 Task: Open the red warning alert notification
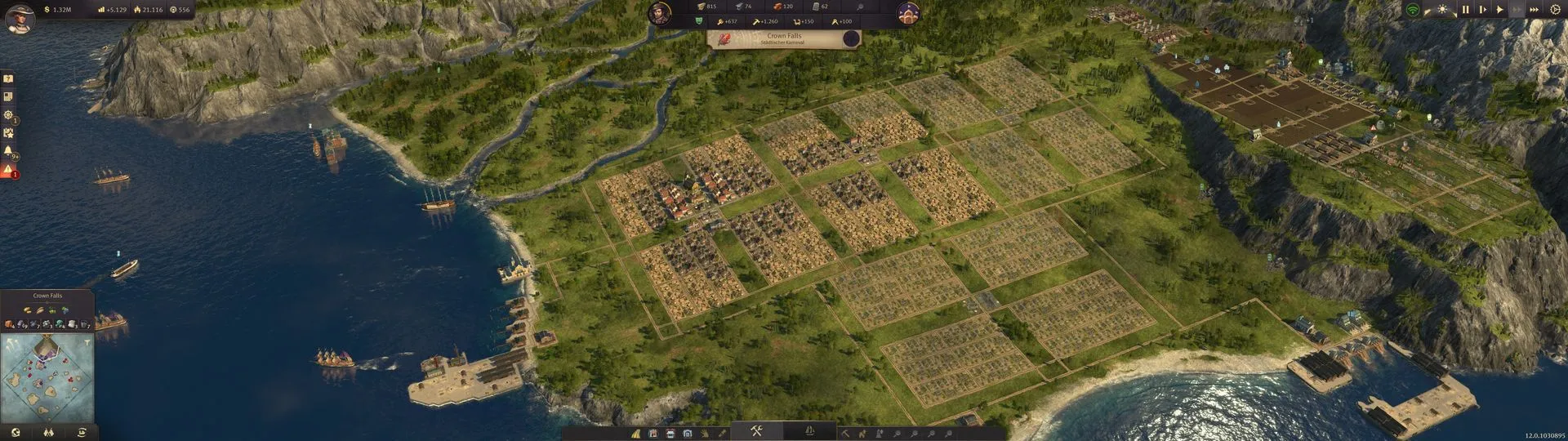pos(8,170)
